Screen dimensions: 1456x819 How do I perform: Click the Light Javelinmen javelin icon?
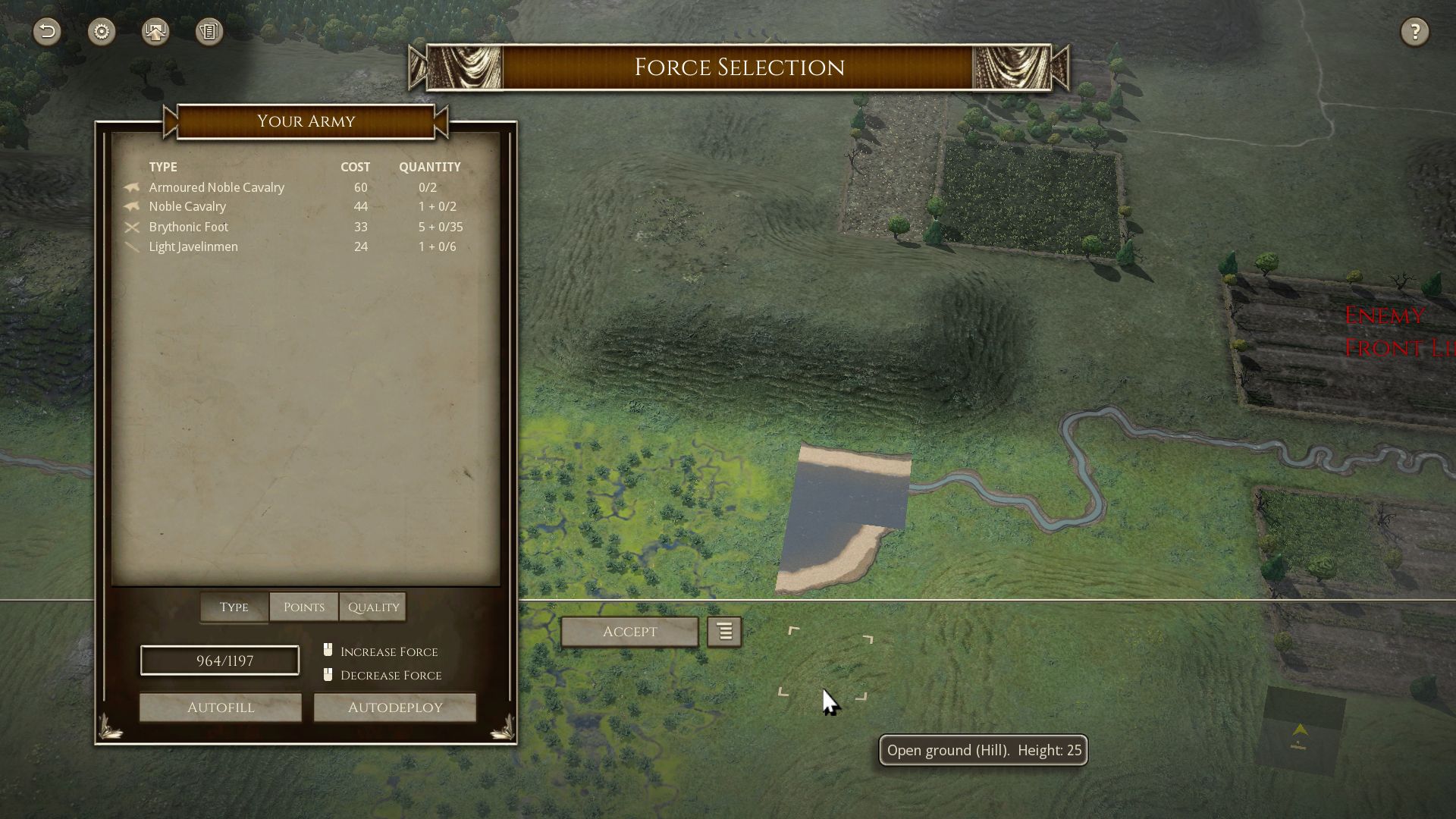click(132, 246)
